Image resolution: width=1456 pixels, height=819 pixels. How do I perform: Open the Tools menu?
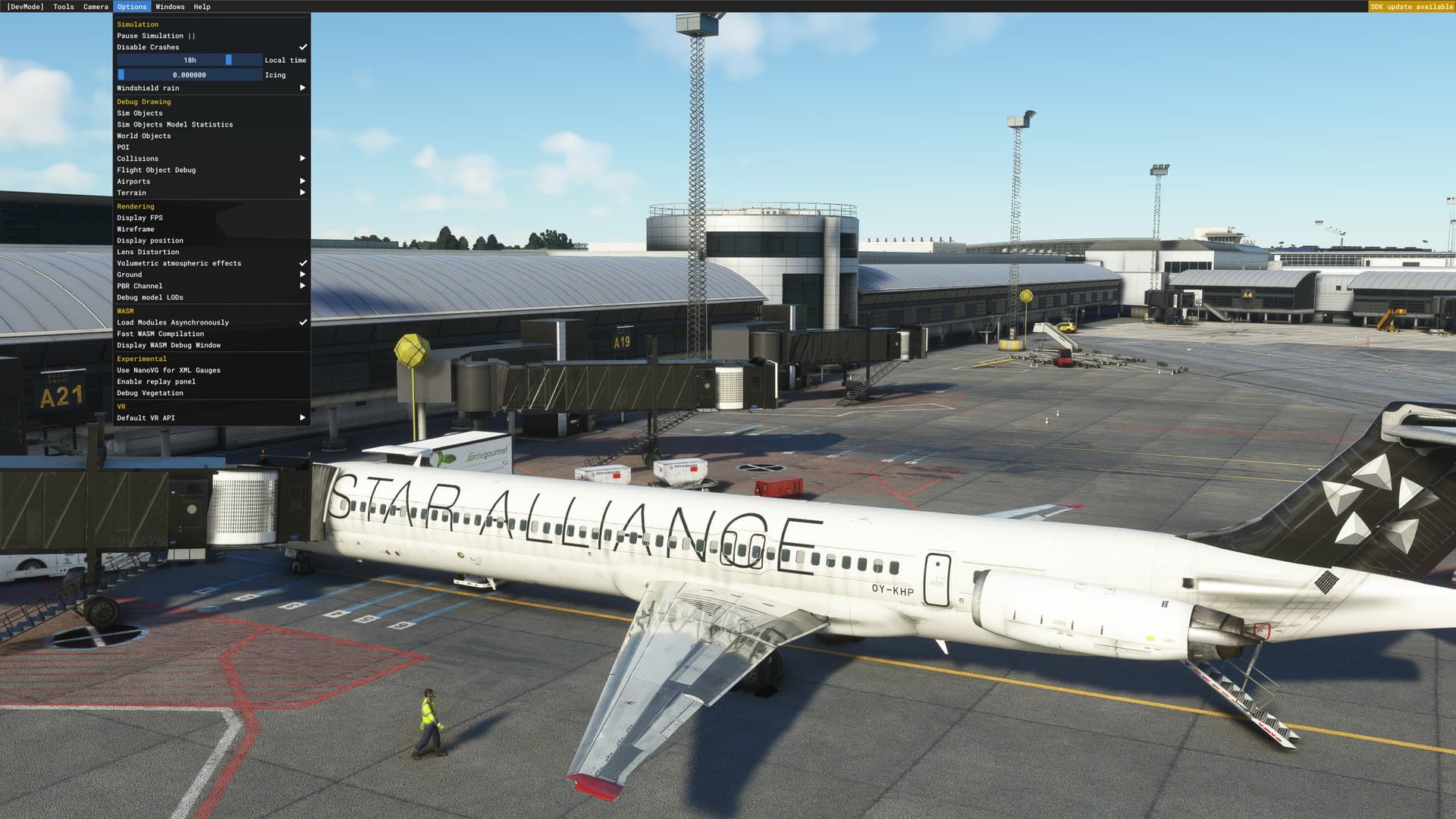[64, 6]
